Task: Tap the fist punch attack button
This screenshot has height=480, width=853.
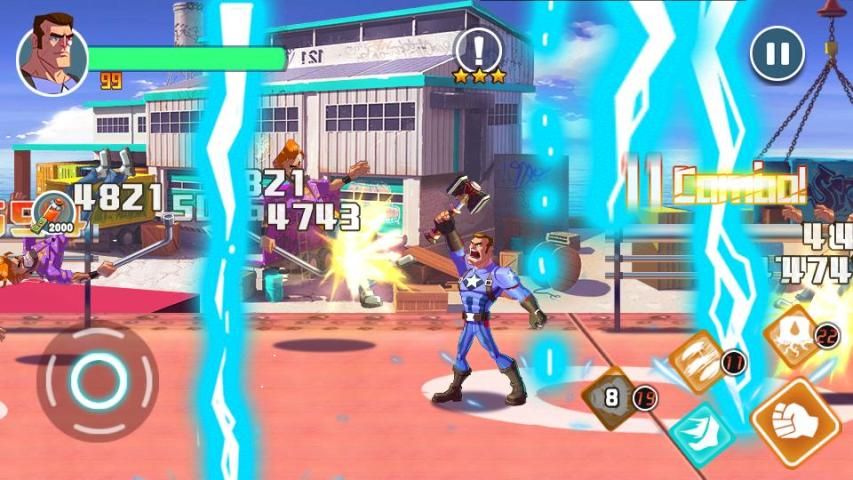Action: (795, 422)
